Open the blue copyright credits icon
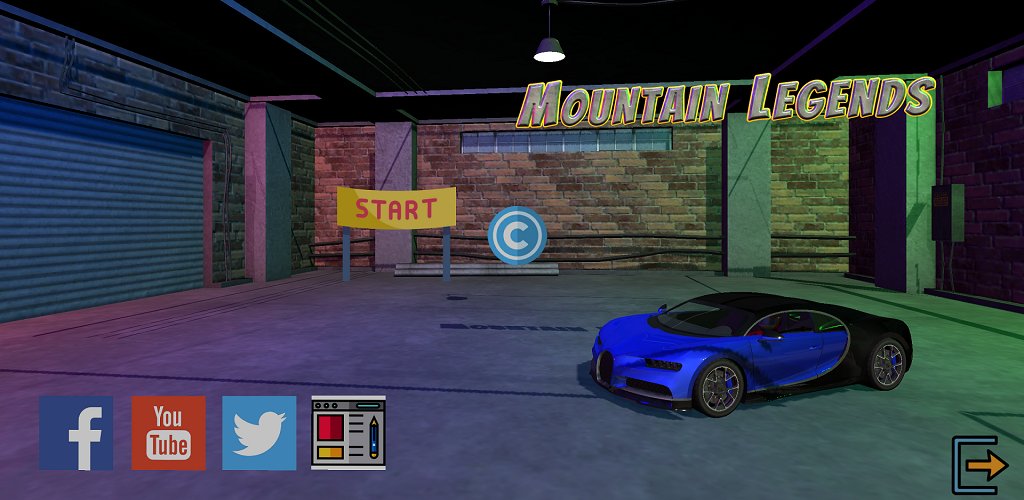The width and height of the screenshot is (1024, 500). [516, 235]
